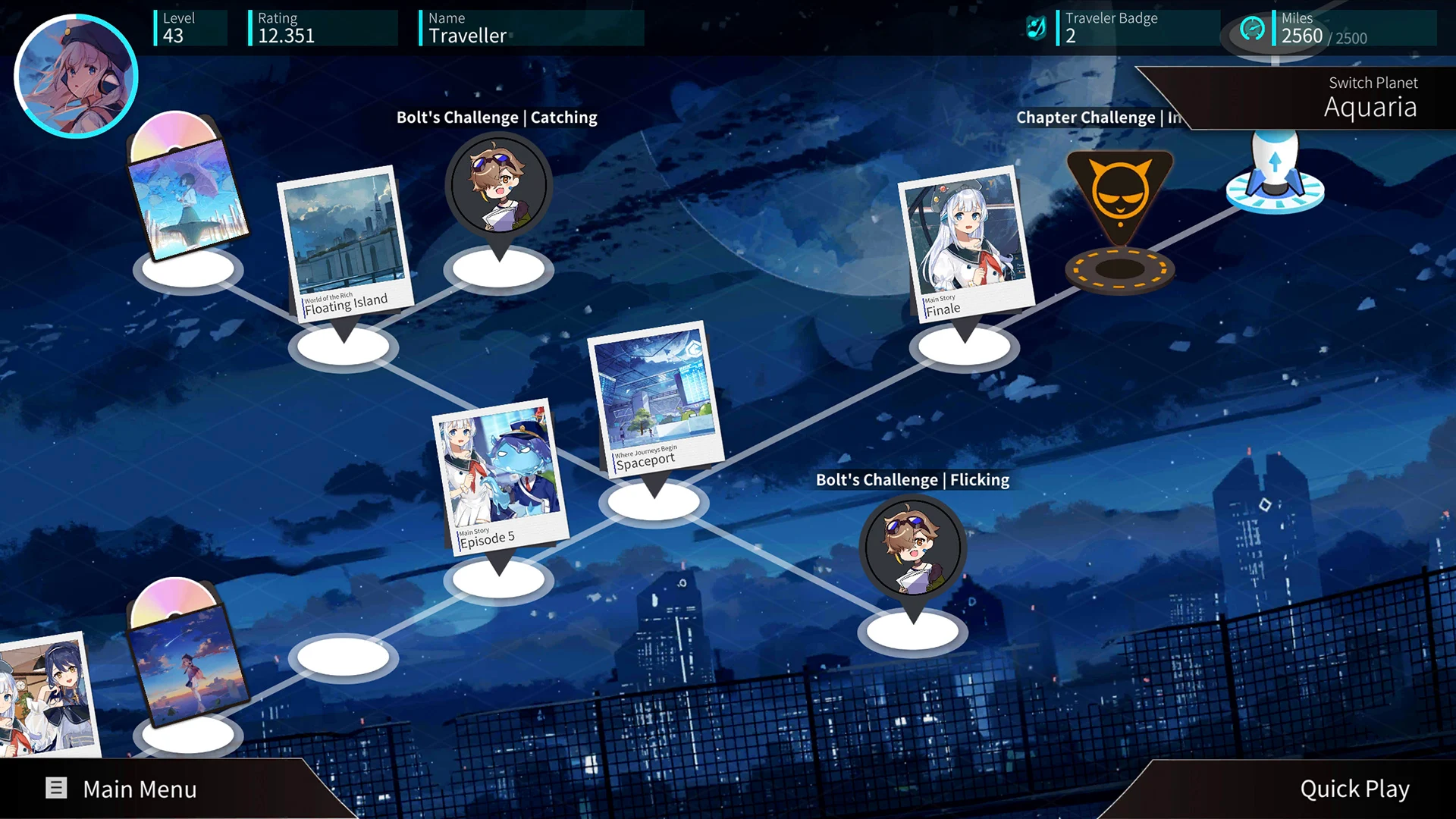Screen dimensions: 1456x819
Task: Select Main Story Episode 5
Action: [498, 477]
